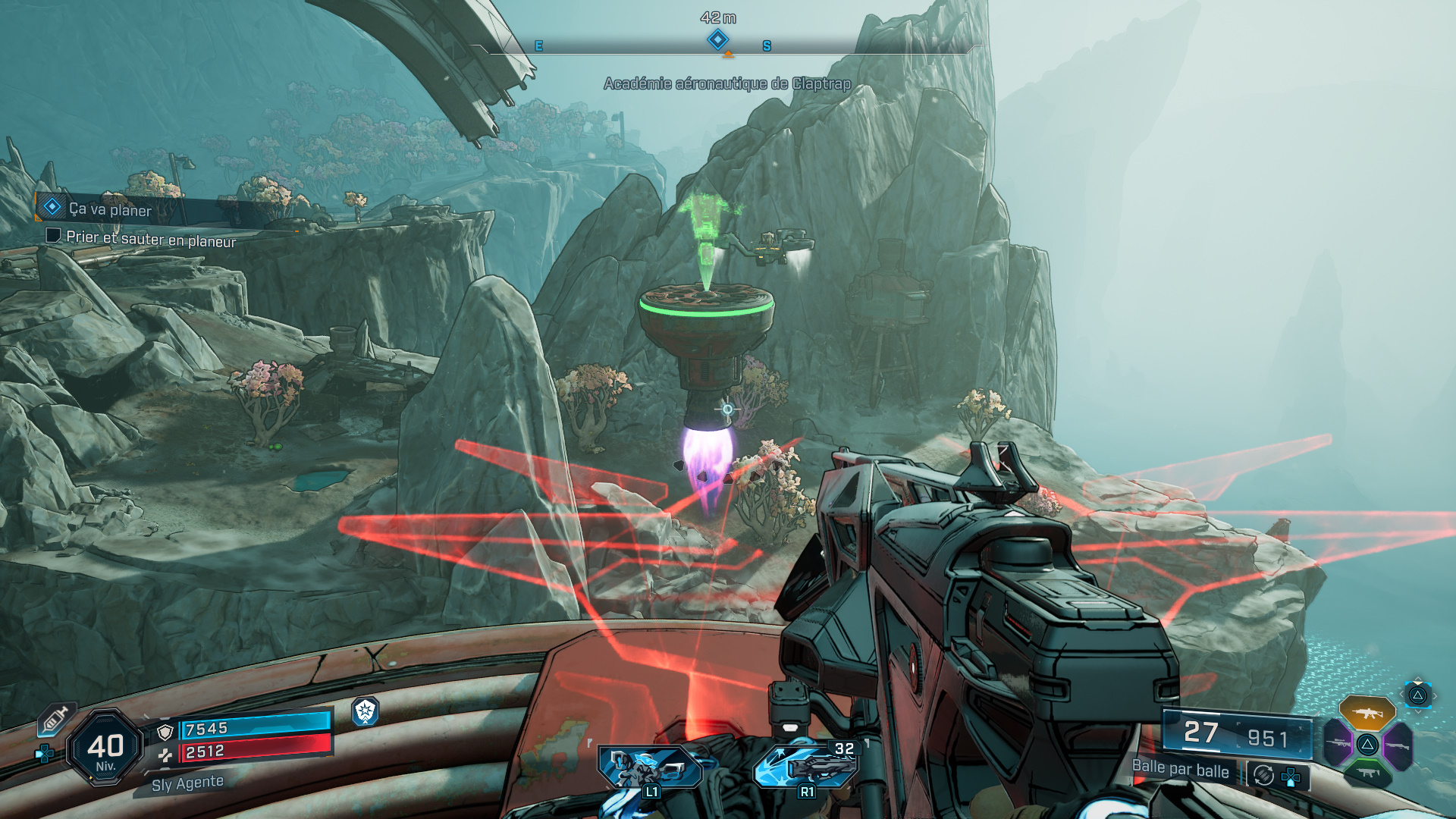Toggle the firing mode swap icon
This screenshot has height=819, width=1456.
pos(1263,775)
